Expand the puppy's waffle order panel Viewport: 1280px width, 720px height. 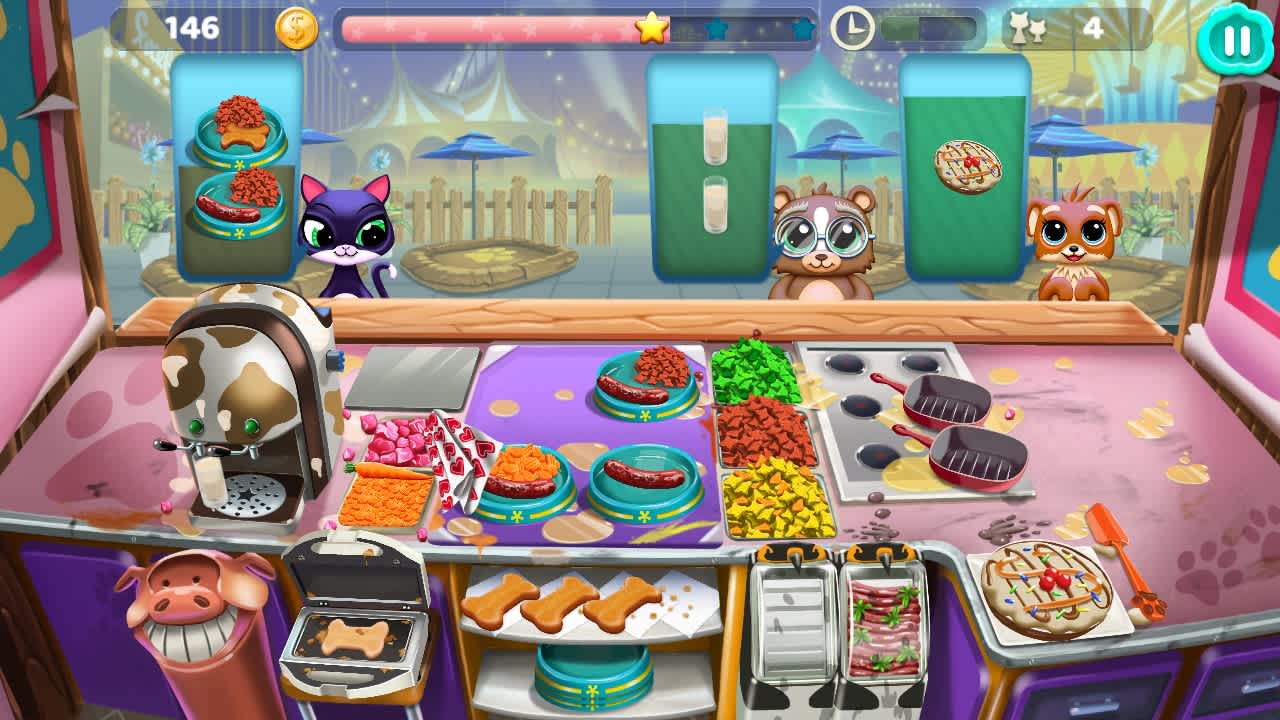pos(963,165)
